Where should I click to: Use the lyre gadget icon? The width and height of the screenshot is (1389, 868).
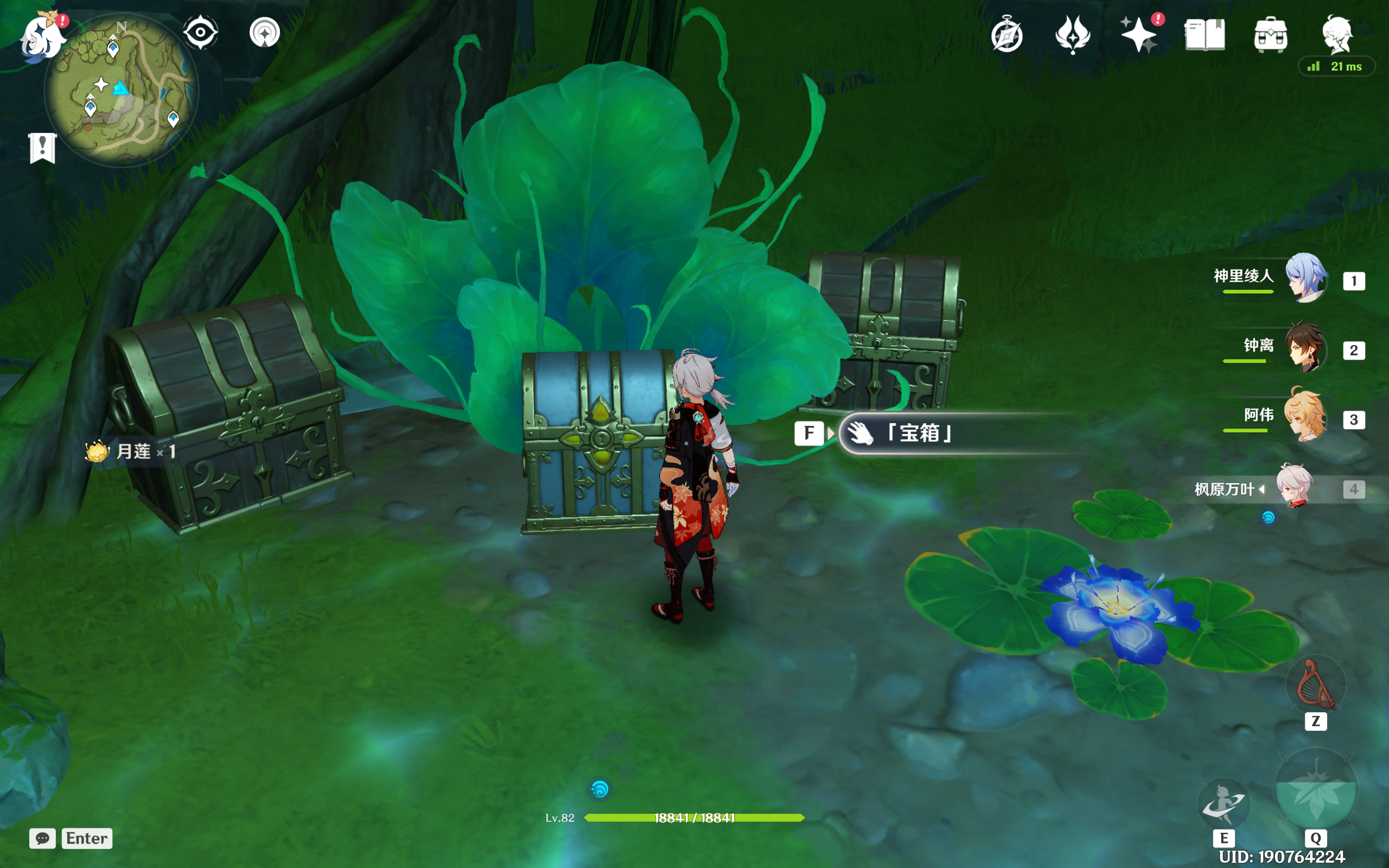coord(1316,686)
